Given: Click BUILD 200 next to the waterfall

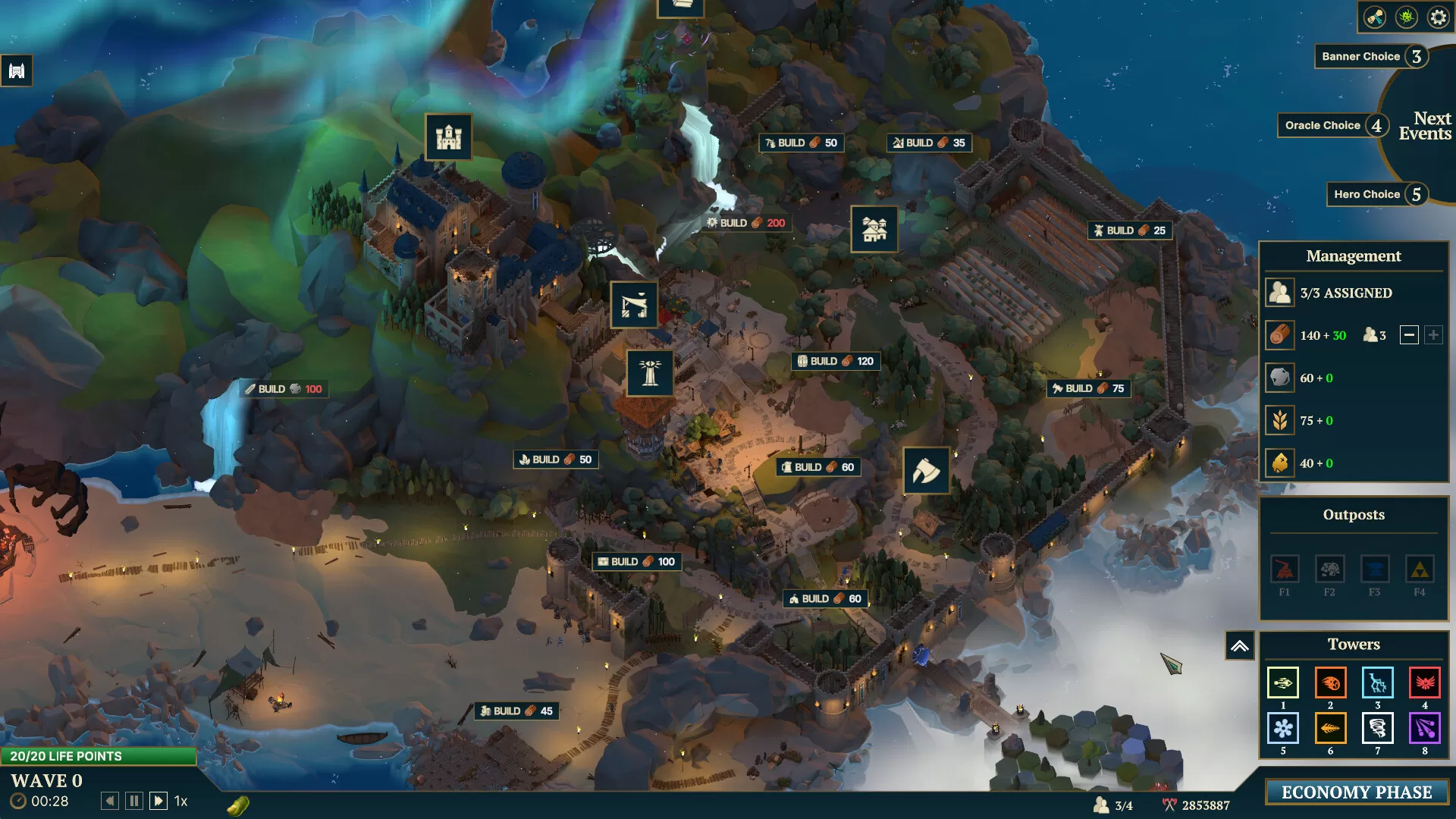Looking at the screenshot, I should click(x=746, y=223).
